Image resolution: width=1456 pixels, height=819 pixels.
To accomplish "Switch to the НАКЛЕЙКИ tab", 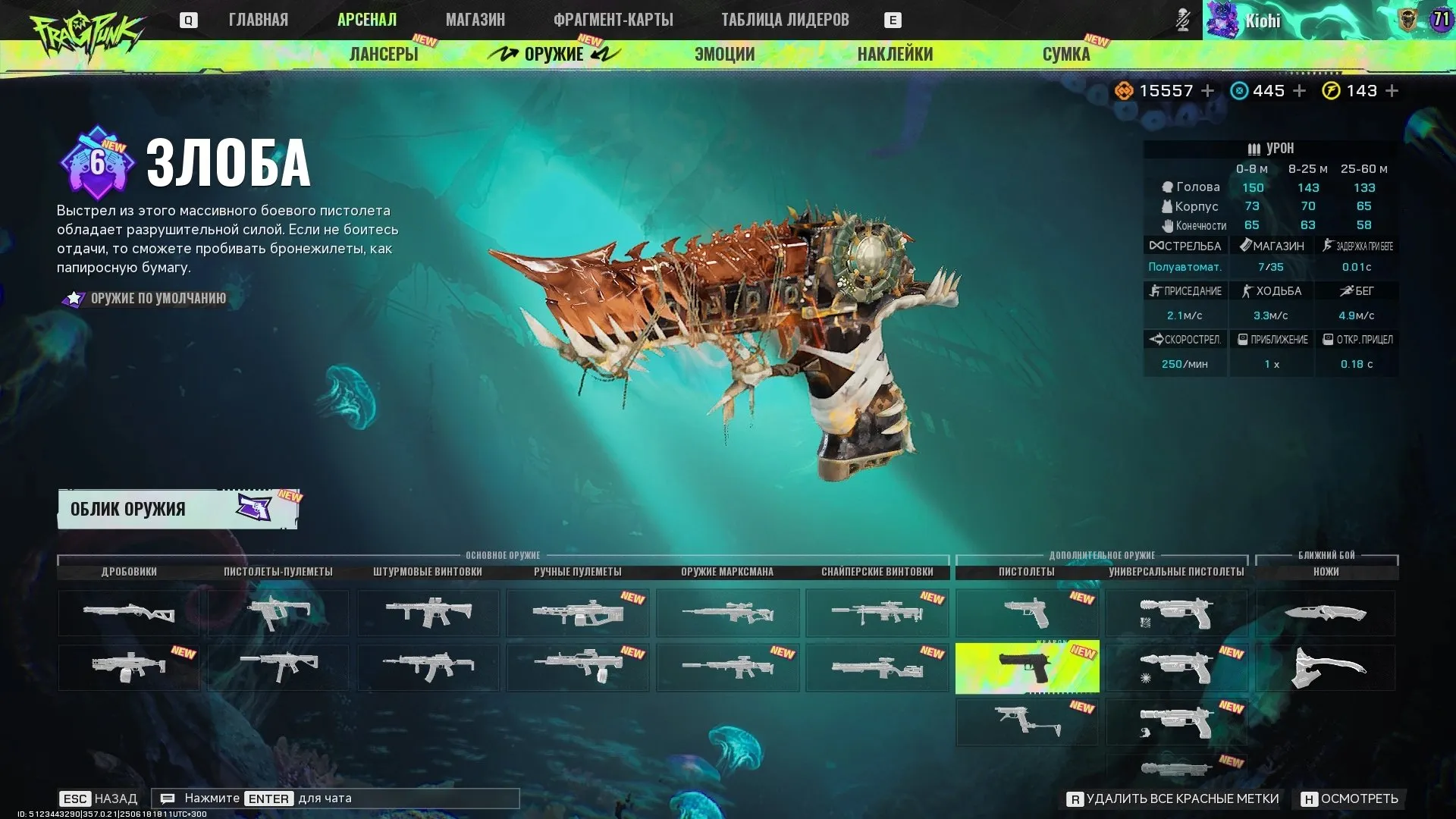I will 896,54.
